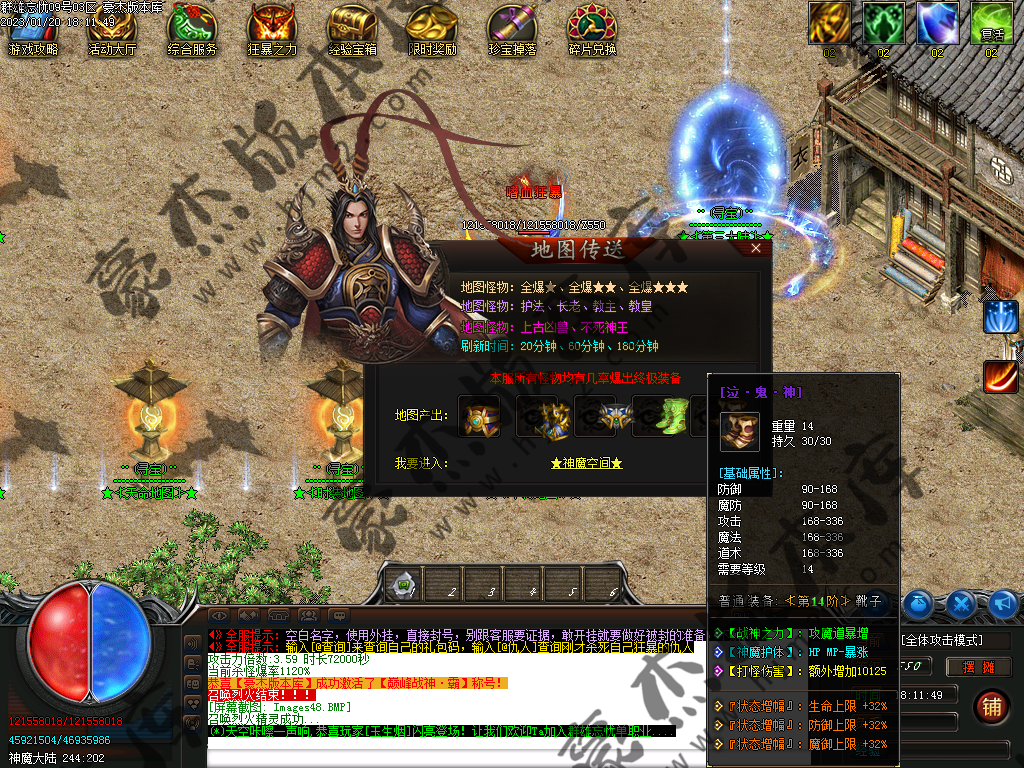
Task: Inspect the gold belt drop item
Action: click(x=479, y=416)
